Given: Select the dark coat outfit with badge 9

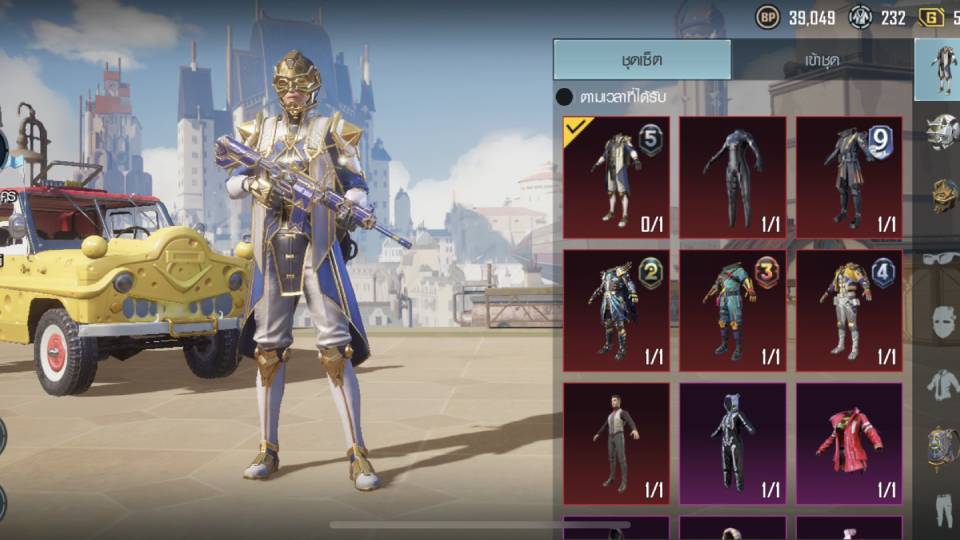Looking at the screenshot, I should (849, 177).
